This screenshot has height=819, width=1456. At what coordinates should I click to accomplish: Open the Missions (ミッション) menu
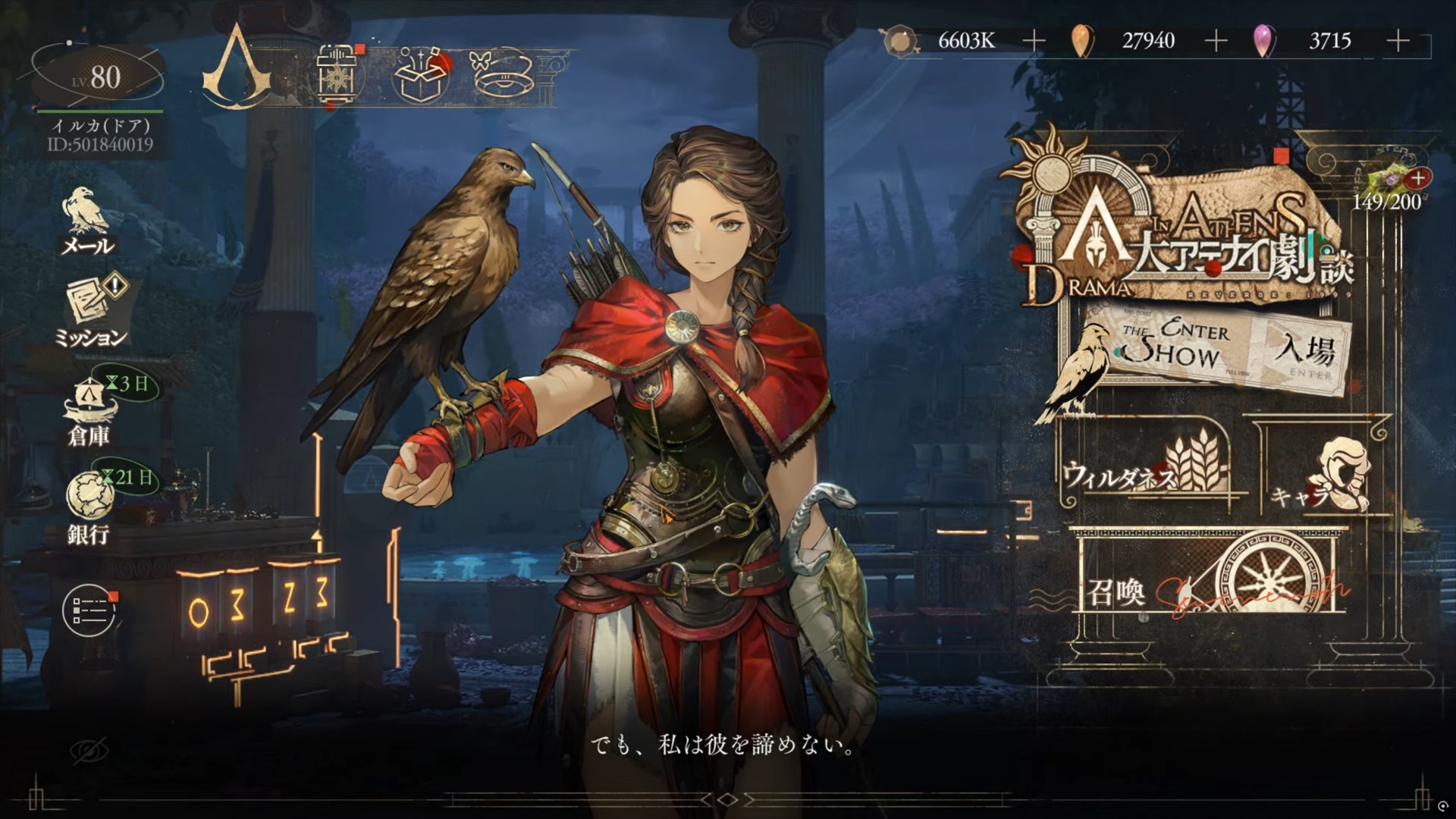pyautogui.click(x=93, y=312)
